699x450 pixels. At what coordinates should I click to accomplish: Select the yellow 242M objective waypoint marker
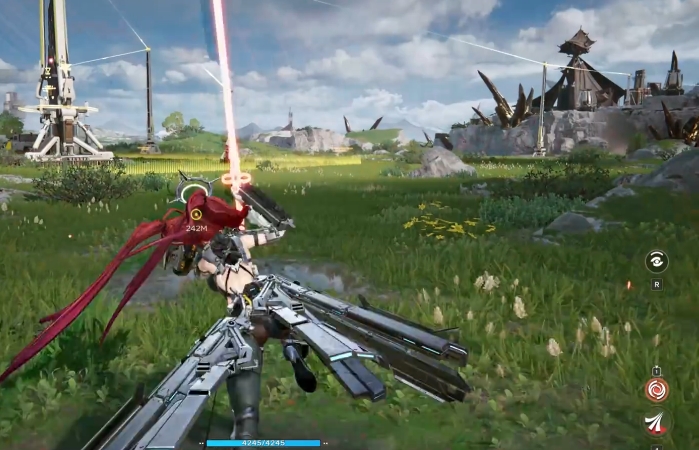coord(196,214)
